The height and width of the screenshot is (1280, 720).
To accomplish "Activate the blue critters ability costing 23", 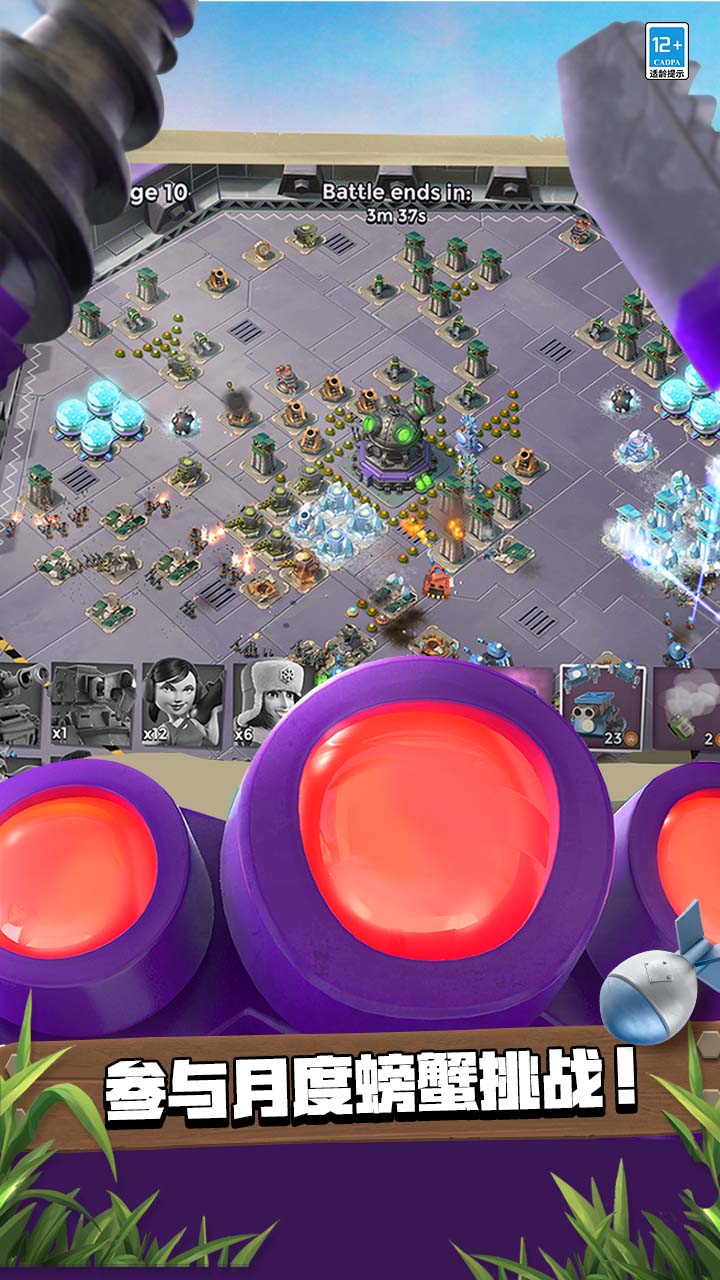I will tap(603, 707).
